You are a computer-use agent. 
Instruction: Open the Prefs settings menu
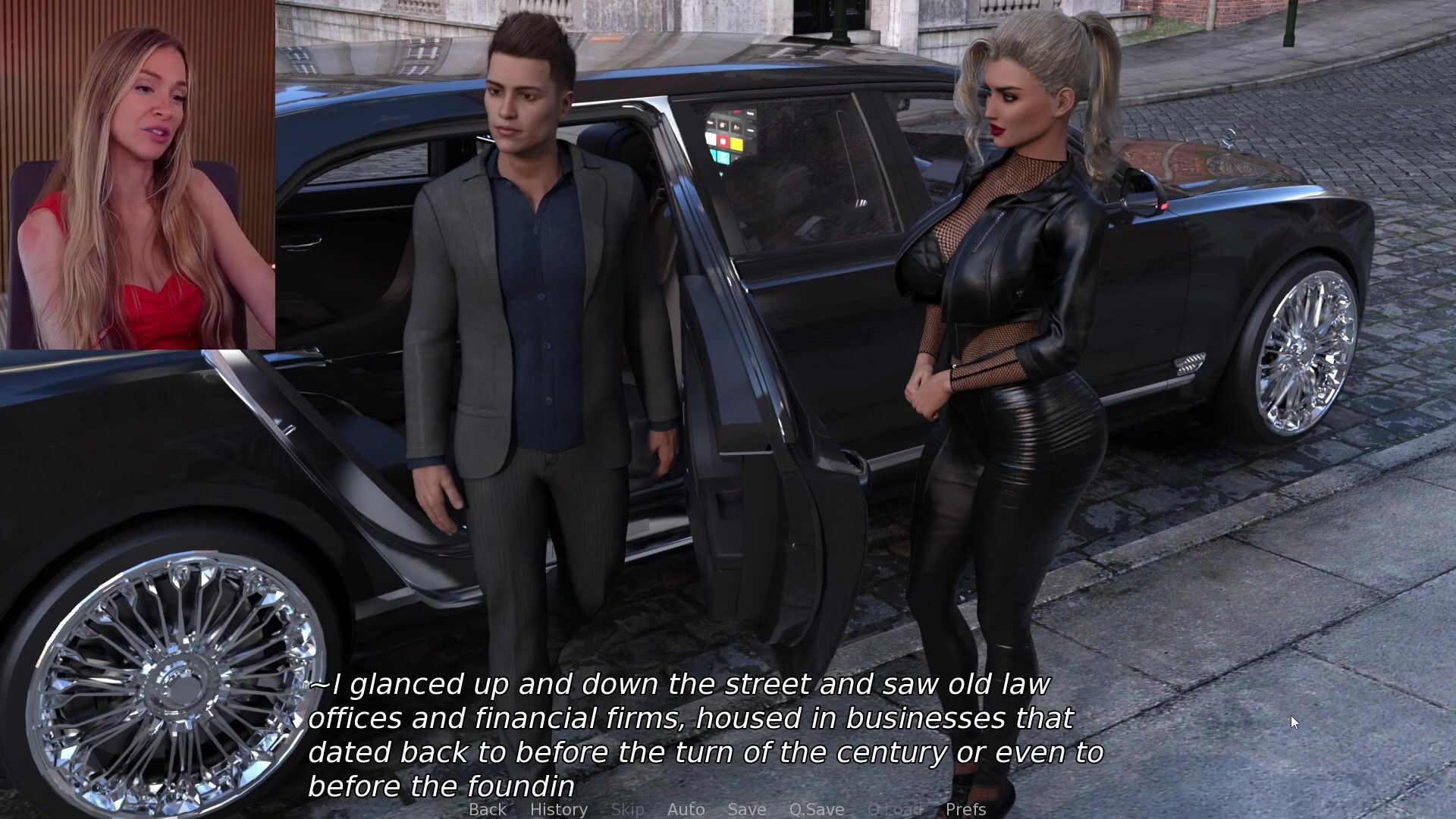[x=965, y=809]
